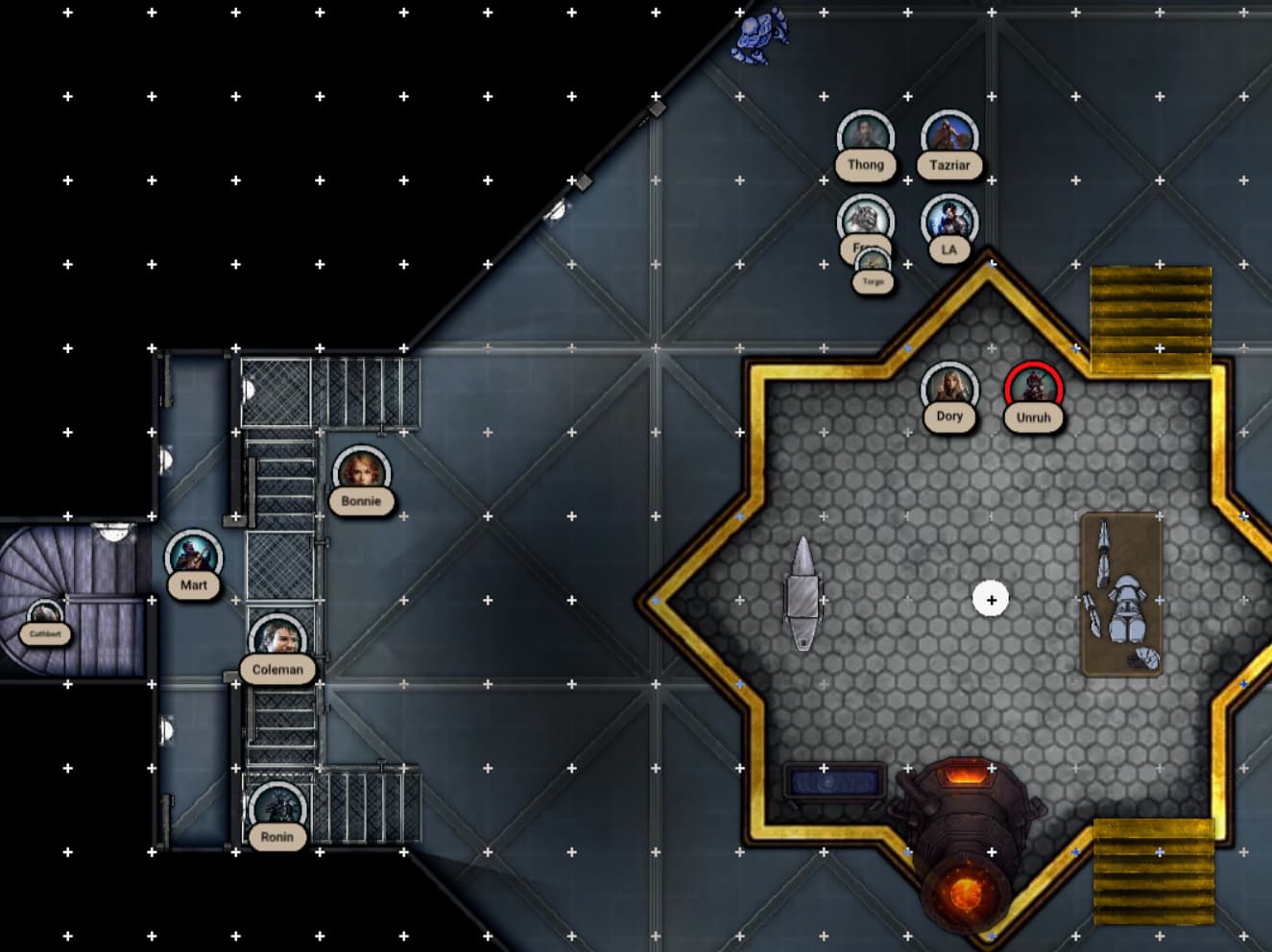Click the white circular plus marker
This screenshot has height=952, width=1272.
(991, 600)
